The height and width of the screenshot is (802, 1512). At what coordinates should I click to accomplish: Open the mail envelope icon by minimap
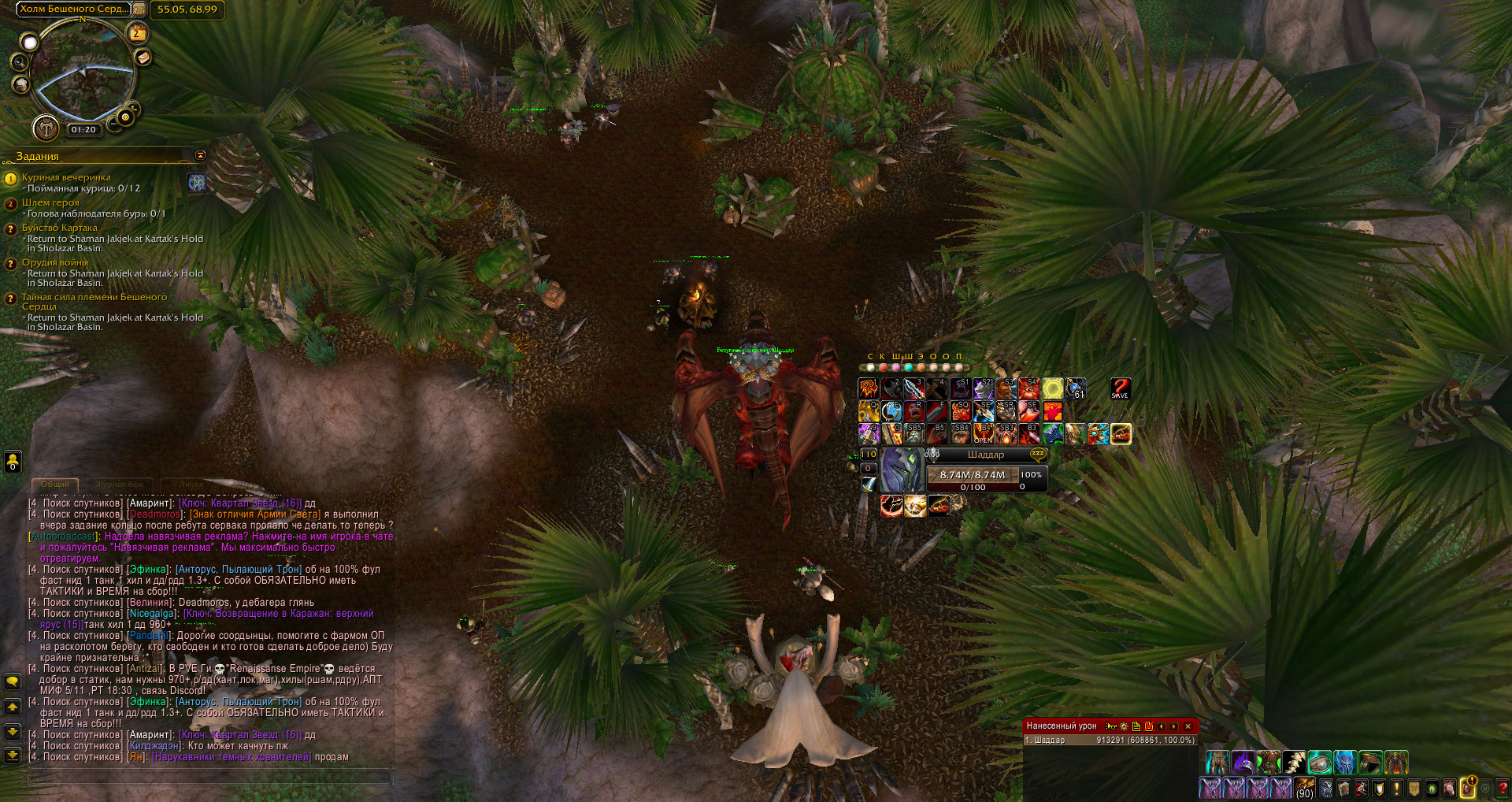coord(143,58)
